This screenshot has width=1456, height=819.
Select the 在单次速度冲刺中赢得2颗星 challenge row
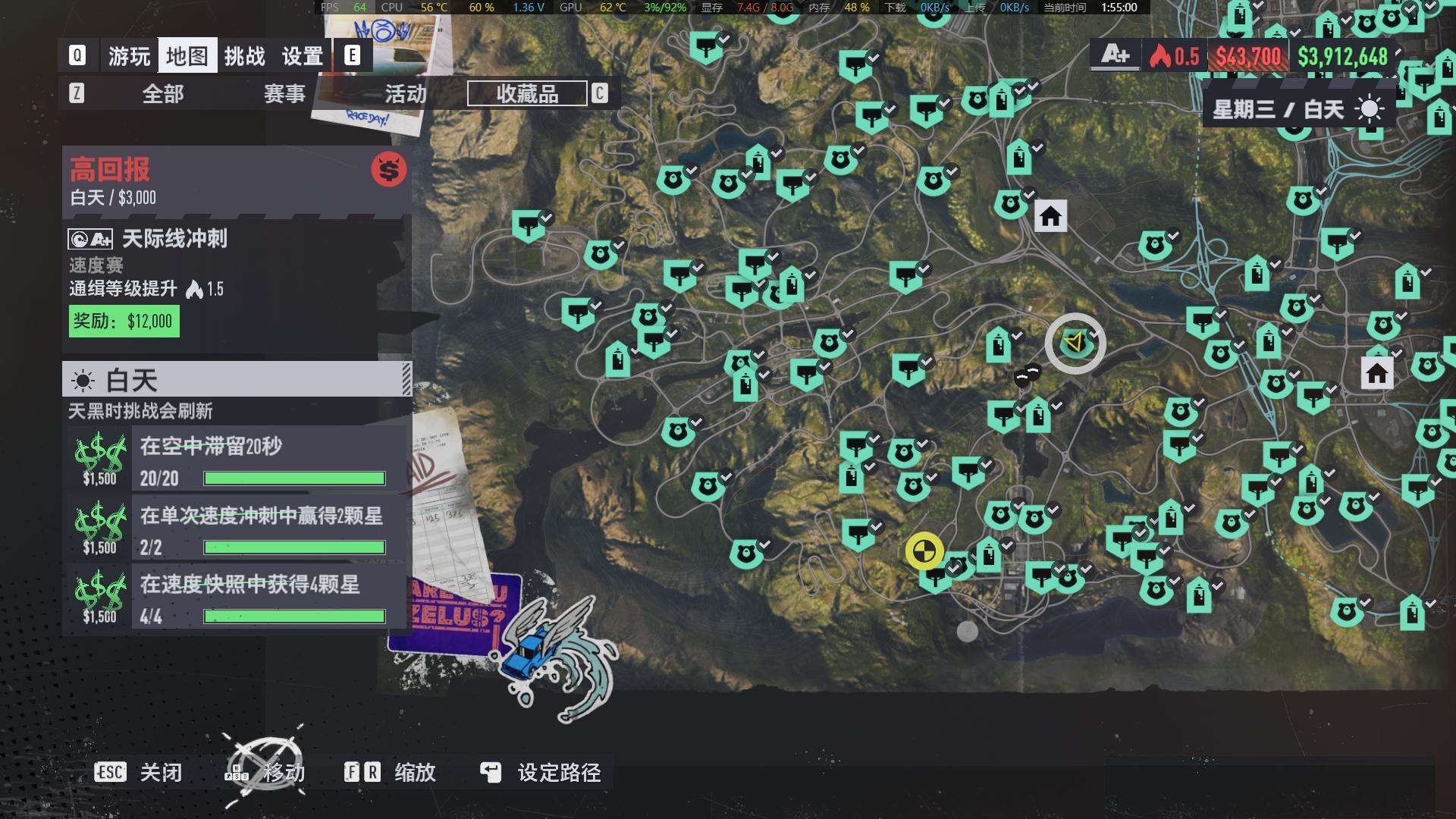pyautogui.click(x=237, y=529)
